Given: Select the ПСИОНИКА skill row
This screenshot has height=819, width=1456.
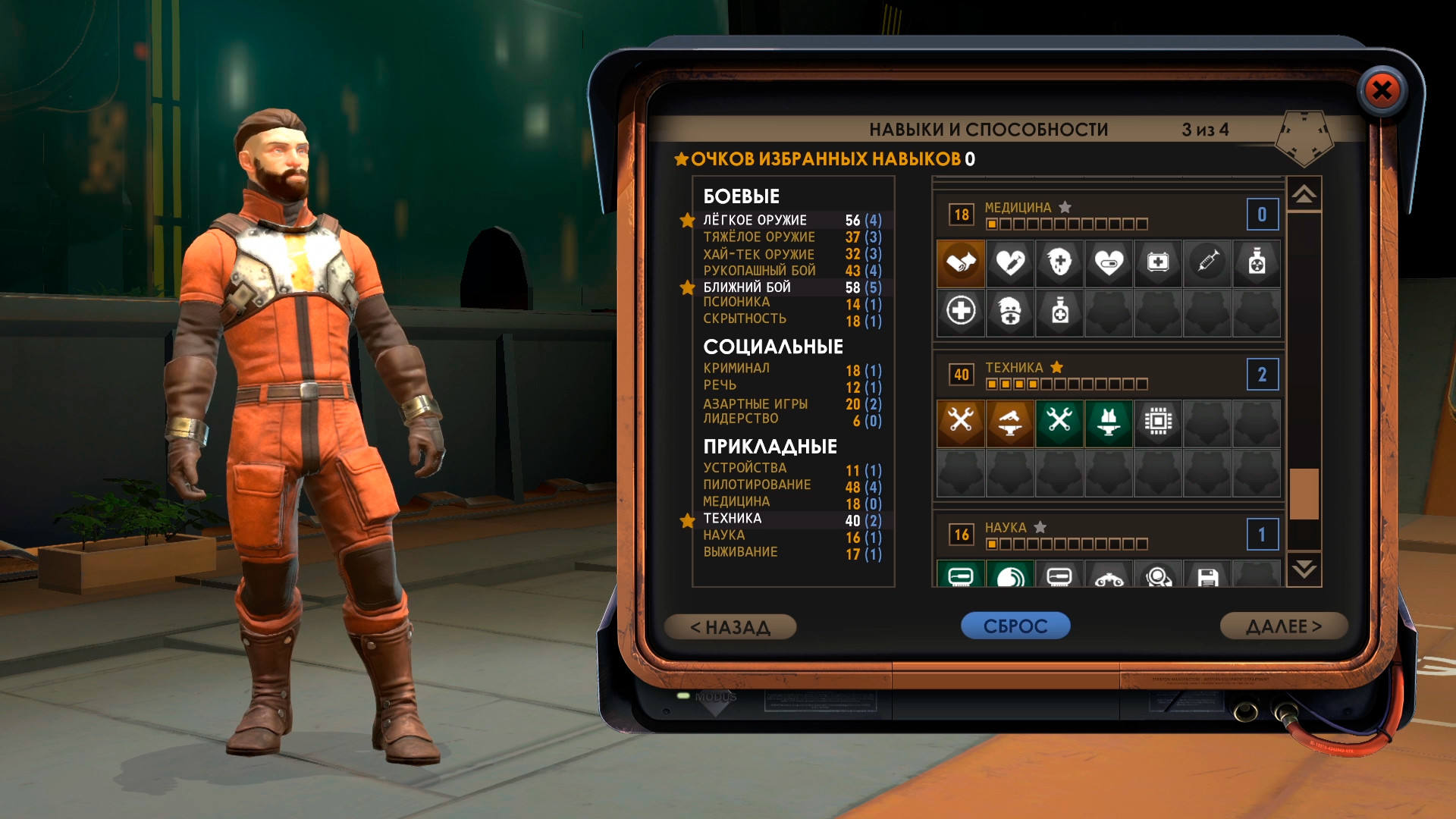Looking at the screenshot, I should (x=789, y=303).
